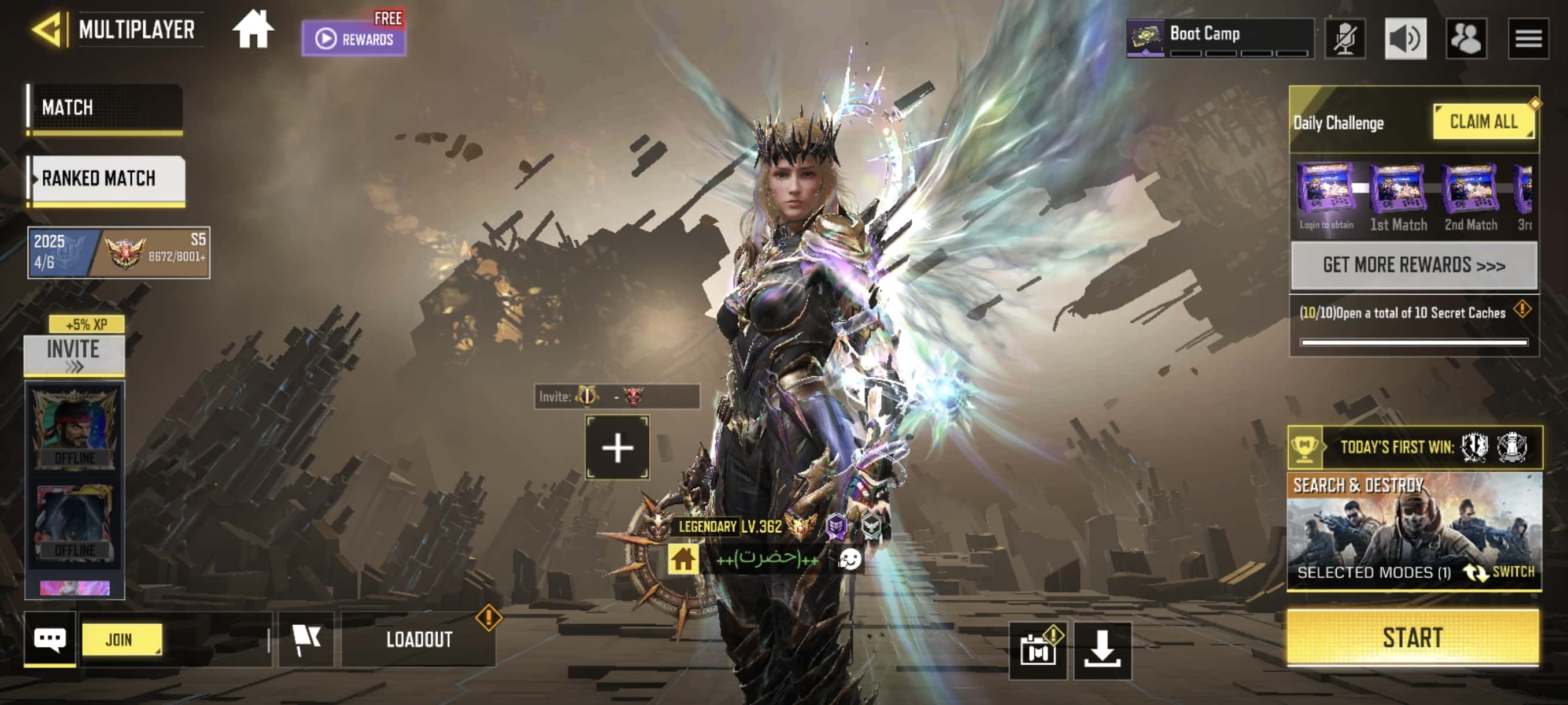Invite friends with the Invite button
This screenshot has height=705, width=1568.
point(73,355)
